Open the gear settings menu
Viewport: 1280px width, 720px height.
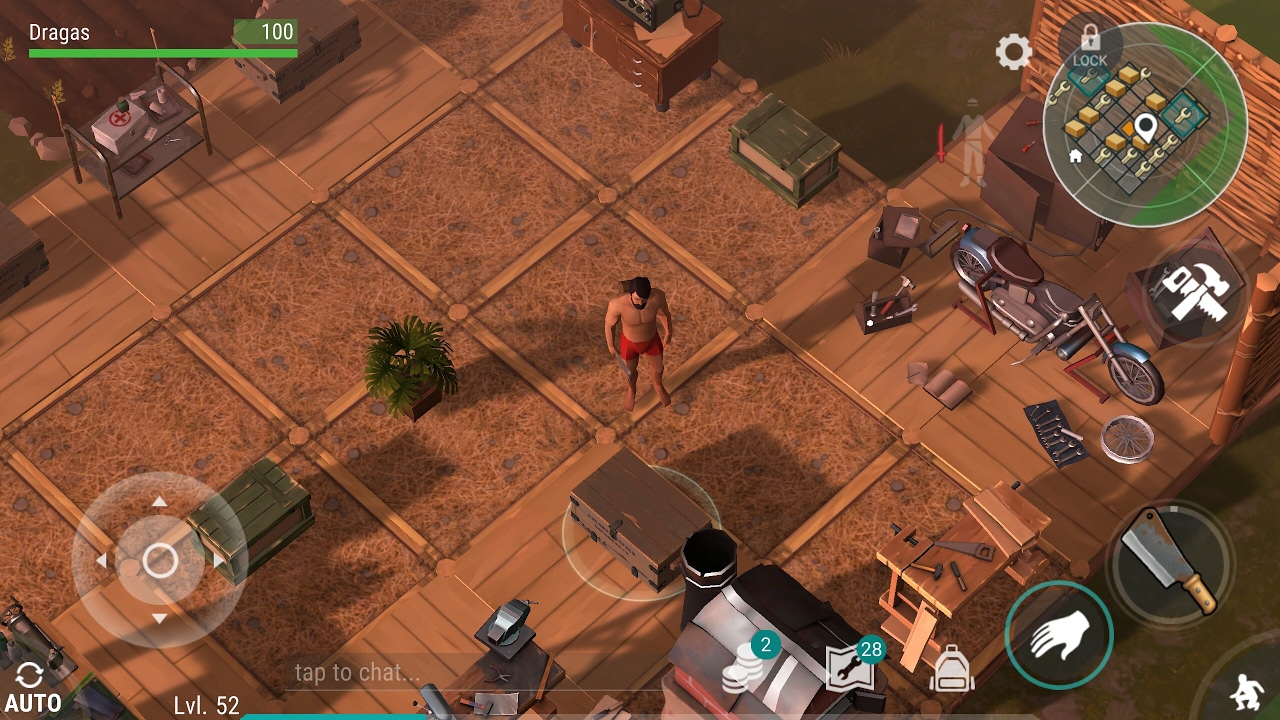pos(1013,52)
